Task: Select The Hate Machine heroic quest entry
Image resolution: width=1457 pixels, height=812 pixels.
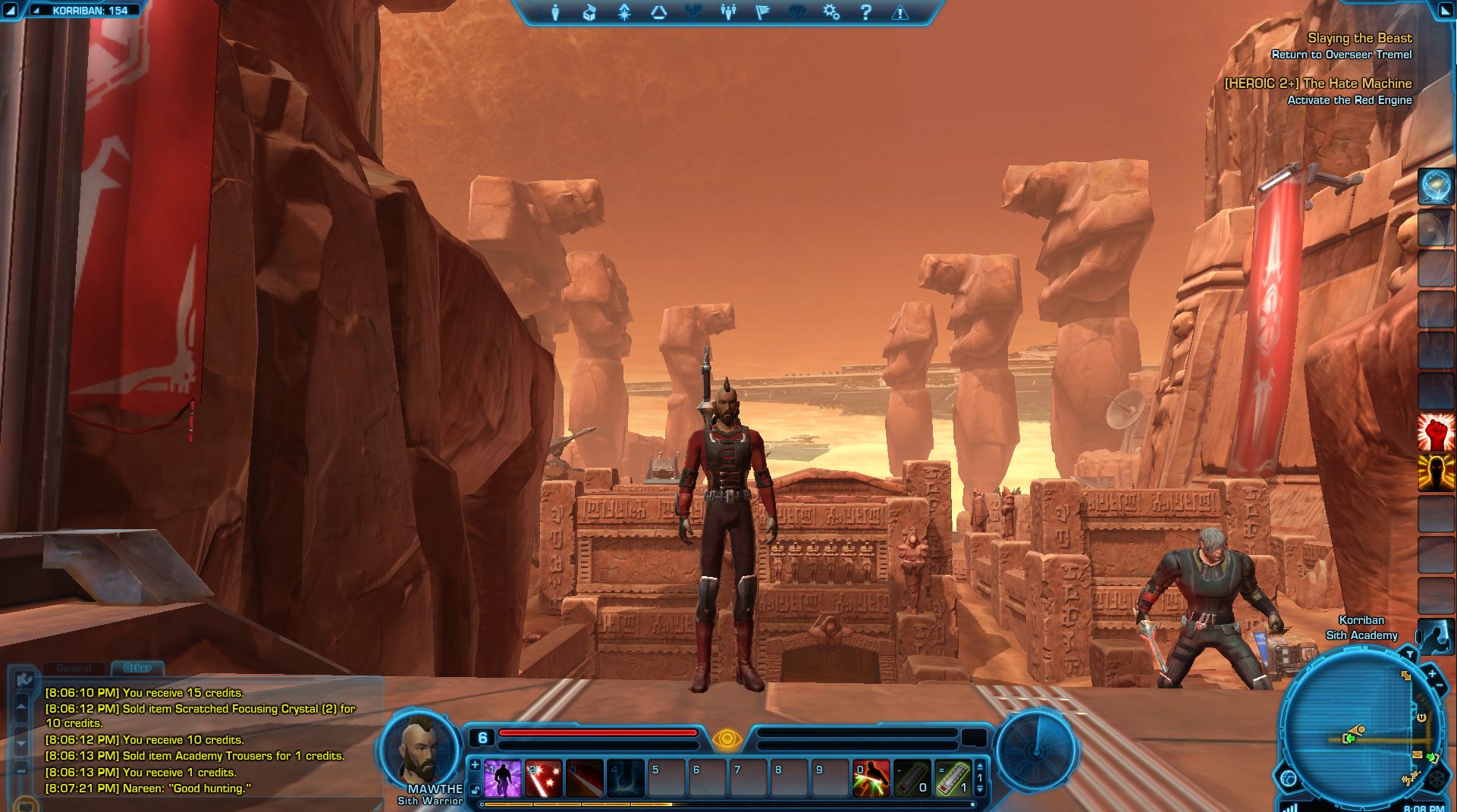Action: [1318, 83]
